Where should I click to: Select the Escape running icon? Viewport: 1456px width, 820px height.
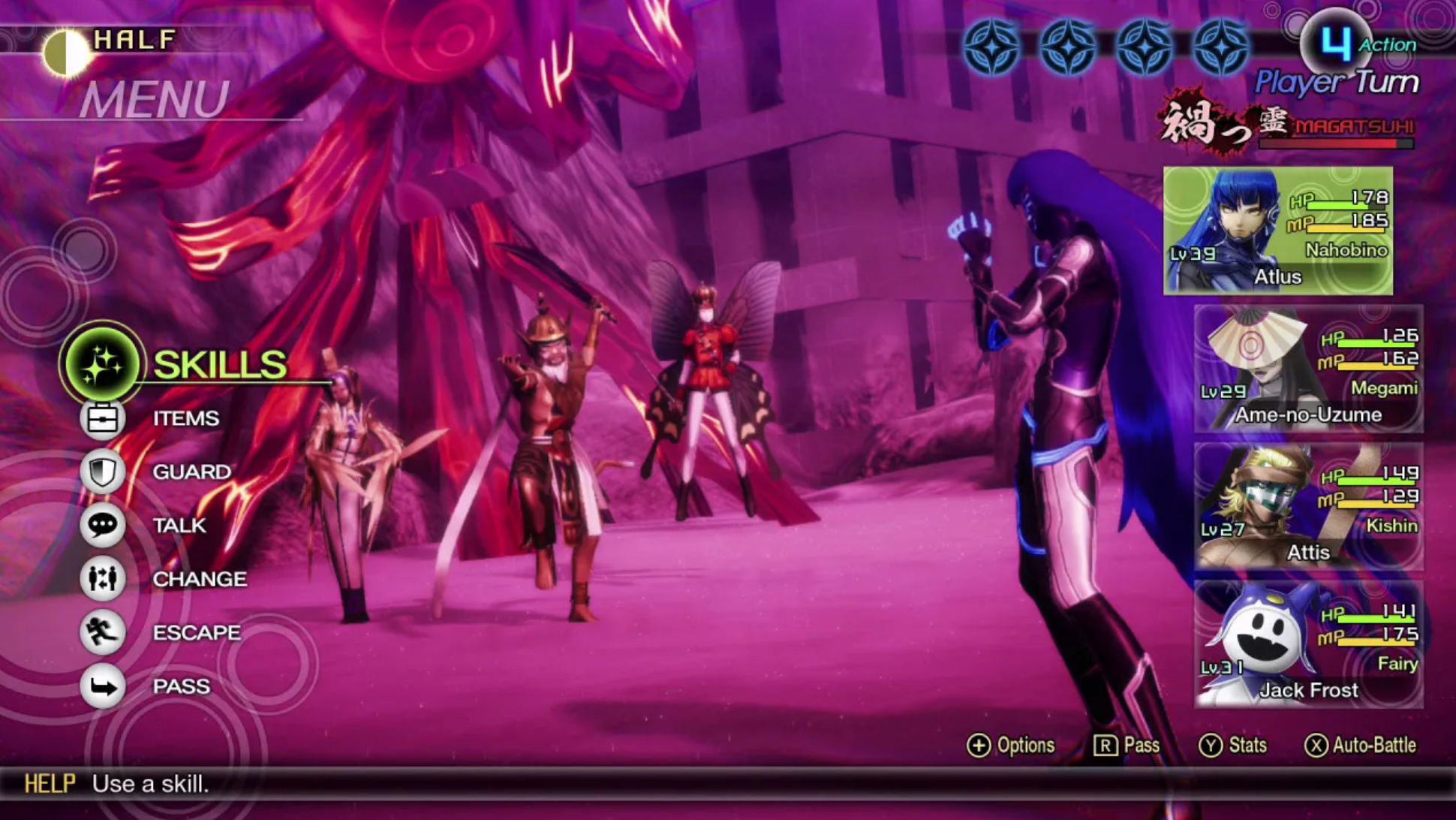tap(102, 632)
